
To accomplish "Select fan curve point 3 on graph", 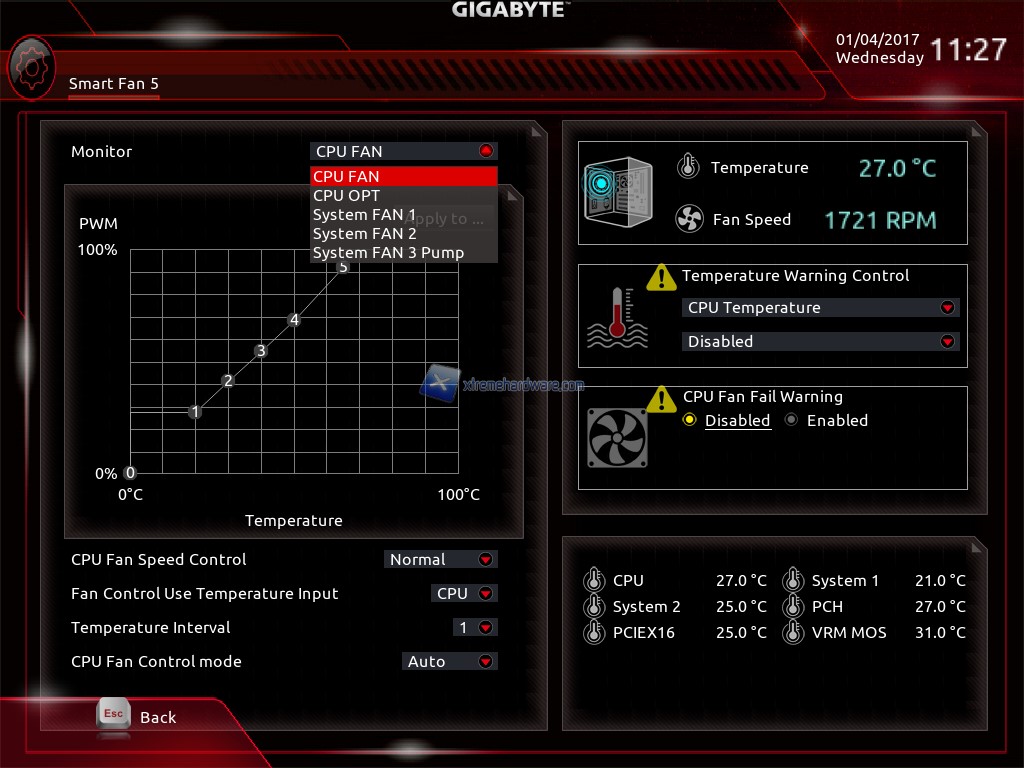I will point(261,351).
